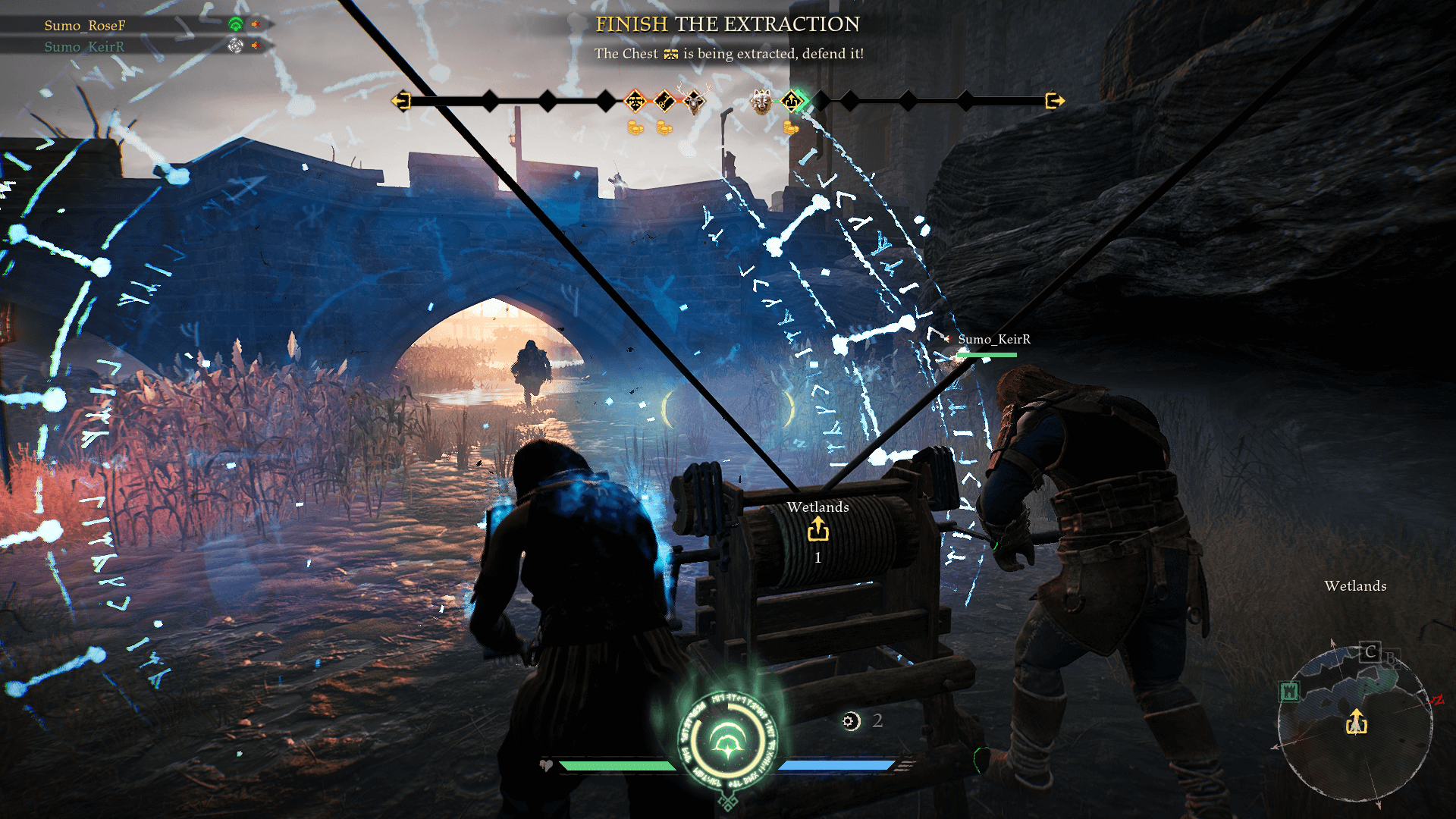Click the wolf head team marker

pos(761,101)
